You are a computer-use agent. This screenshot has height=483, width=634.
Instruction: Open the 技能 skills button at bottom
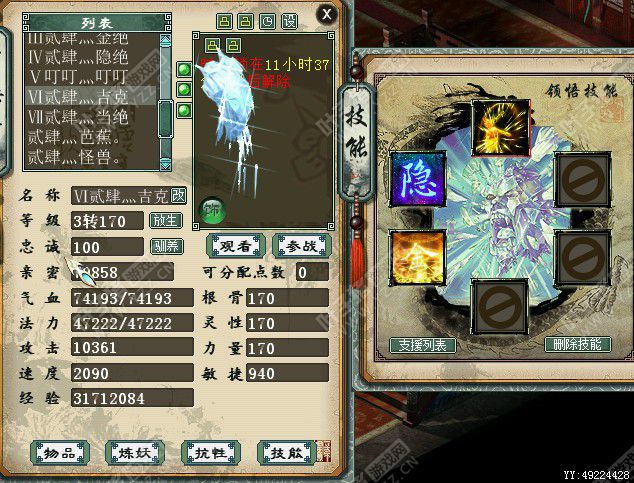click(287, 453)
